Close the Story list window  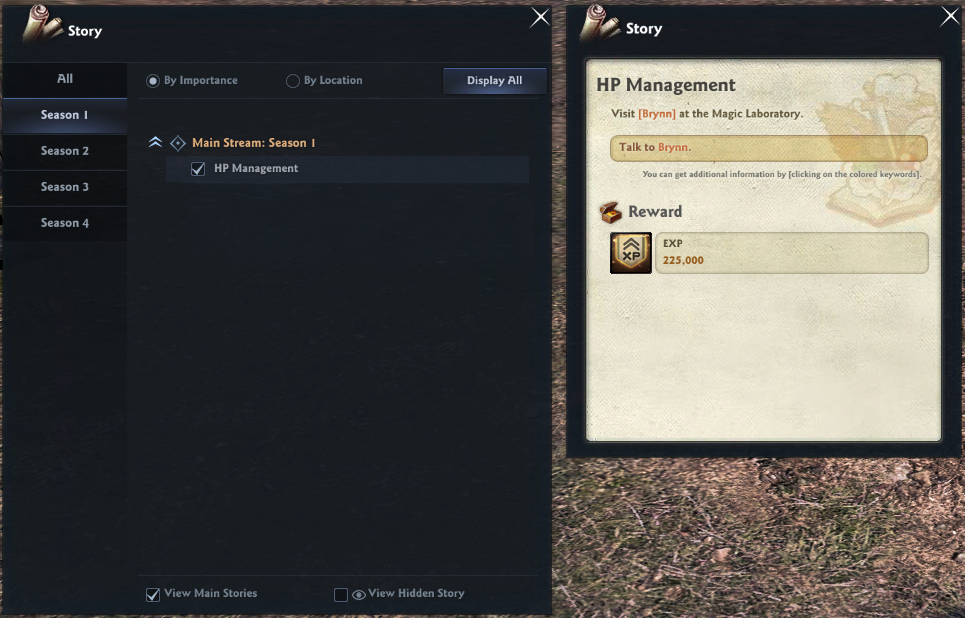tap(539, 17)
